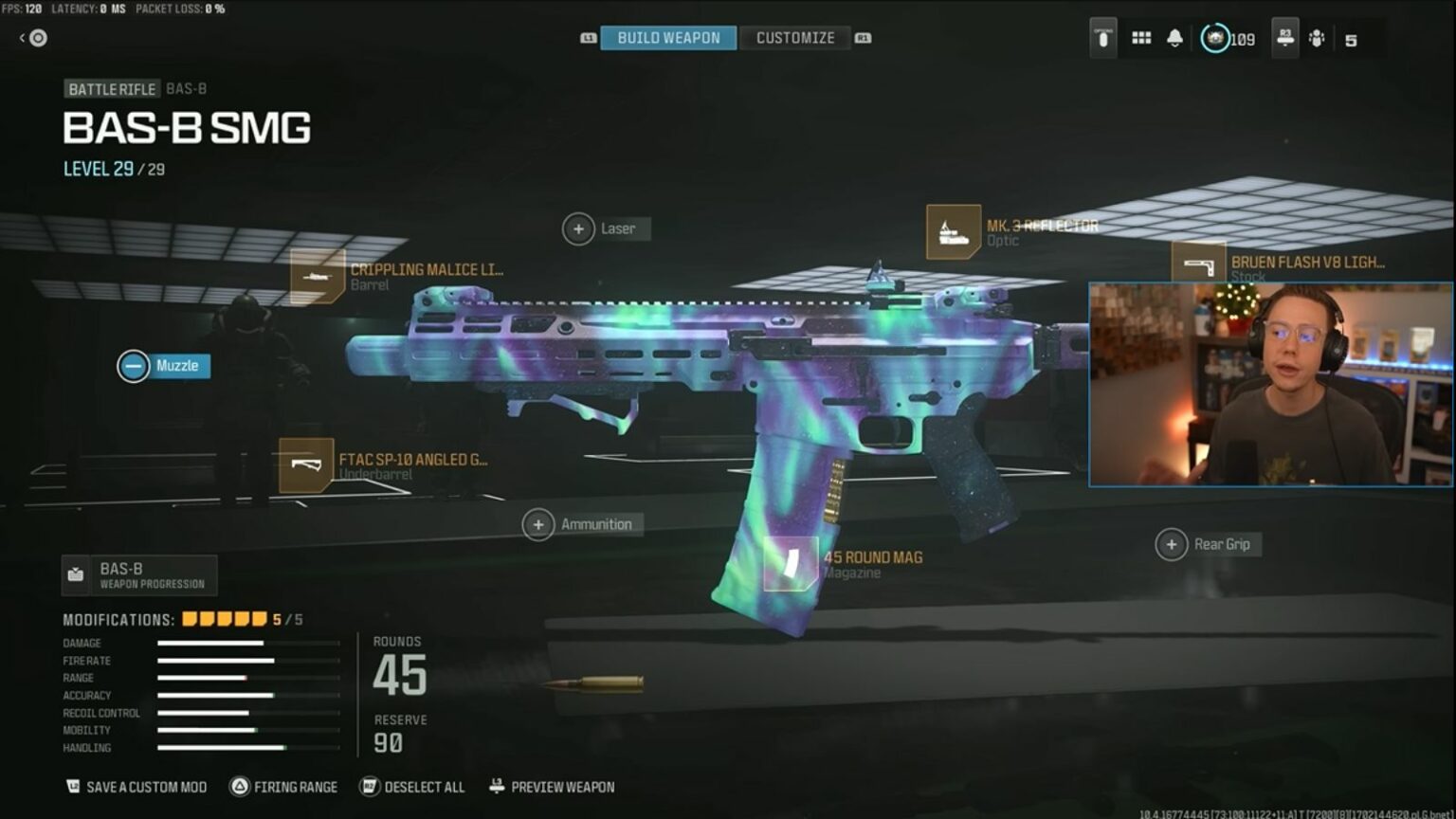Click the social grid icon next to Options

(1140, 40)
